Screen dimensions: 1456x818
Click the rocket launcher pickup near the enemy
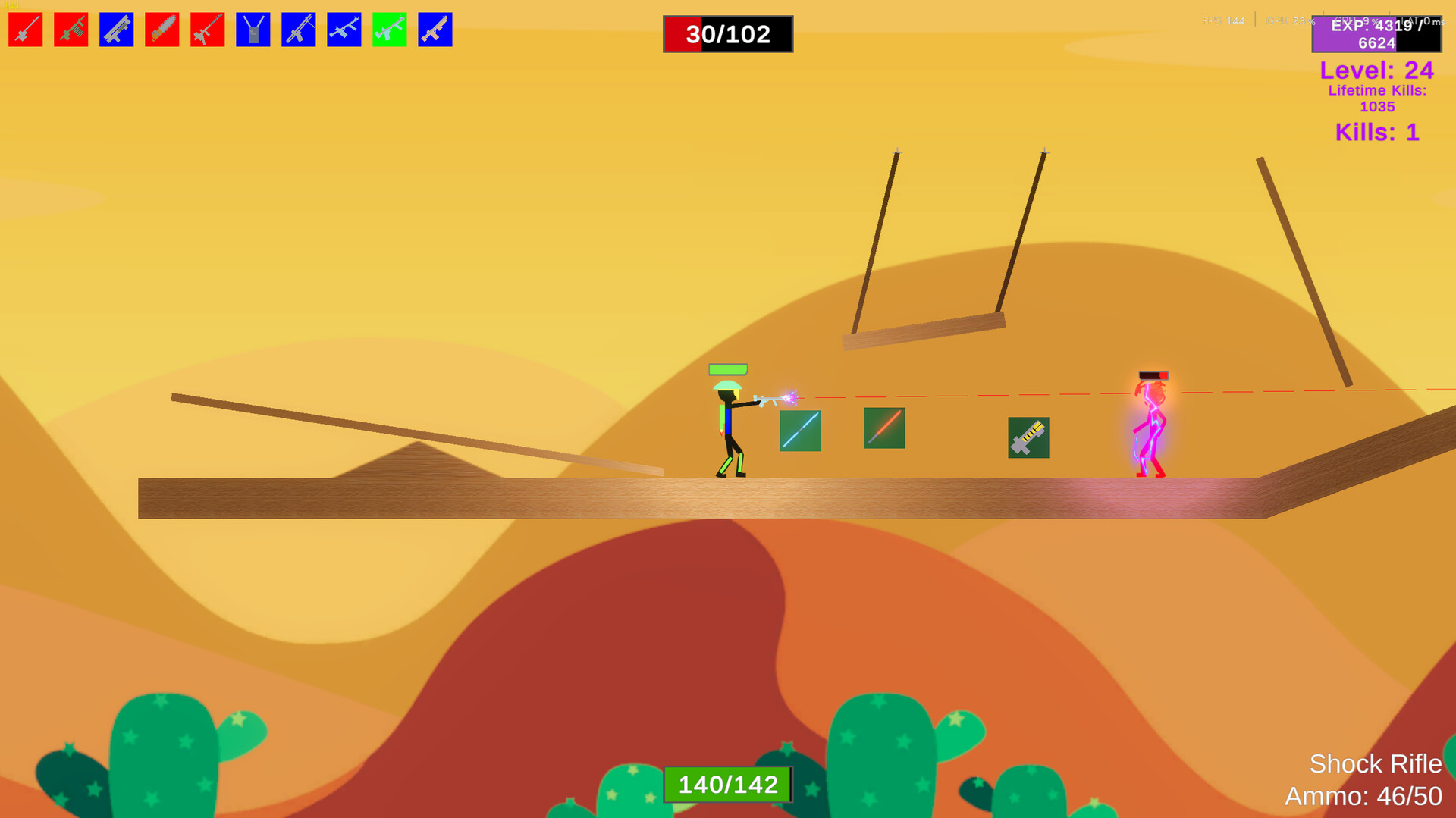tap(1028, 438)
